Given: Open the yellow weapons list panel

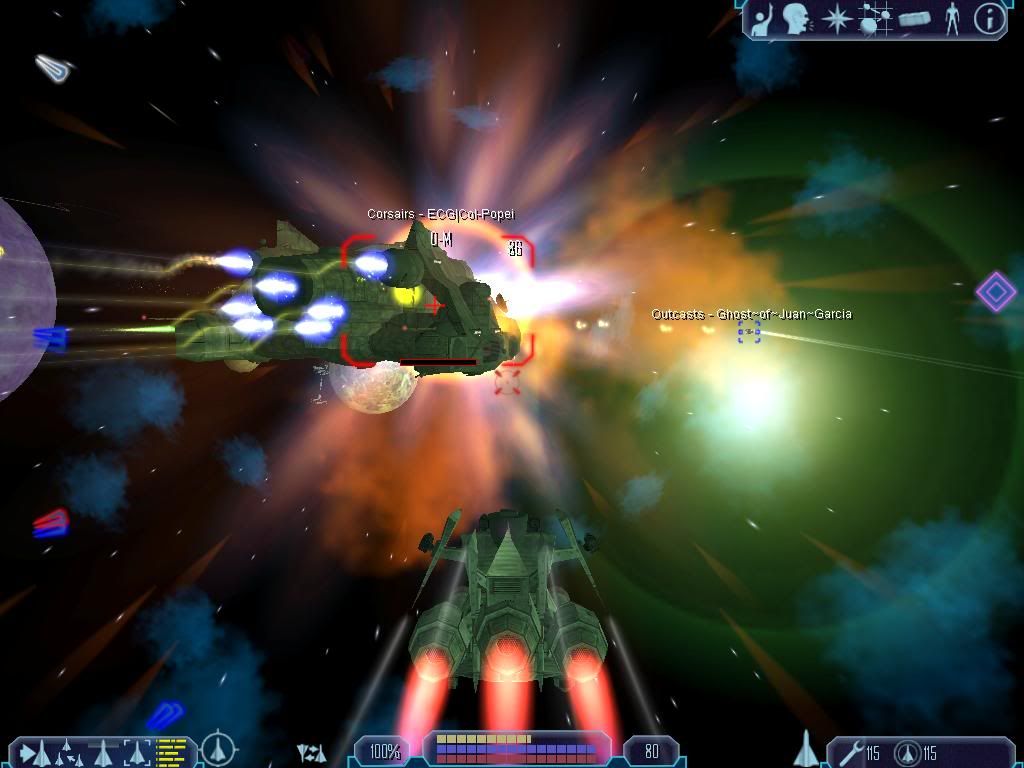Looking at the screenshot, I should coord(173,751).
